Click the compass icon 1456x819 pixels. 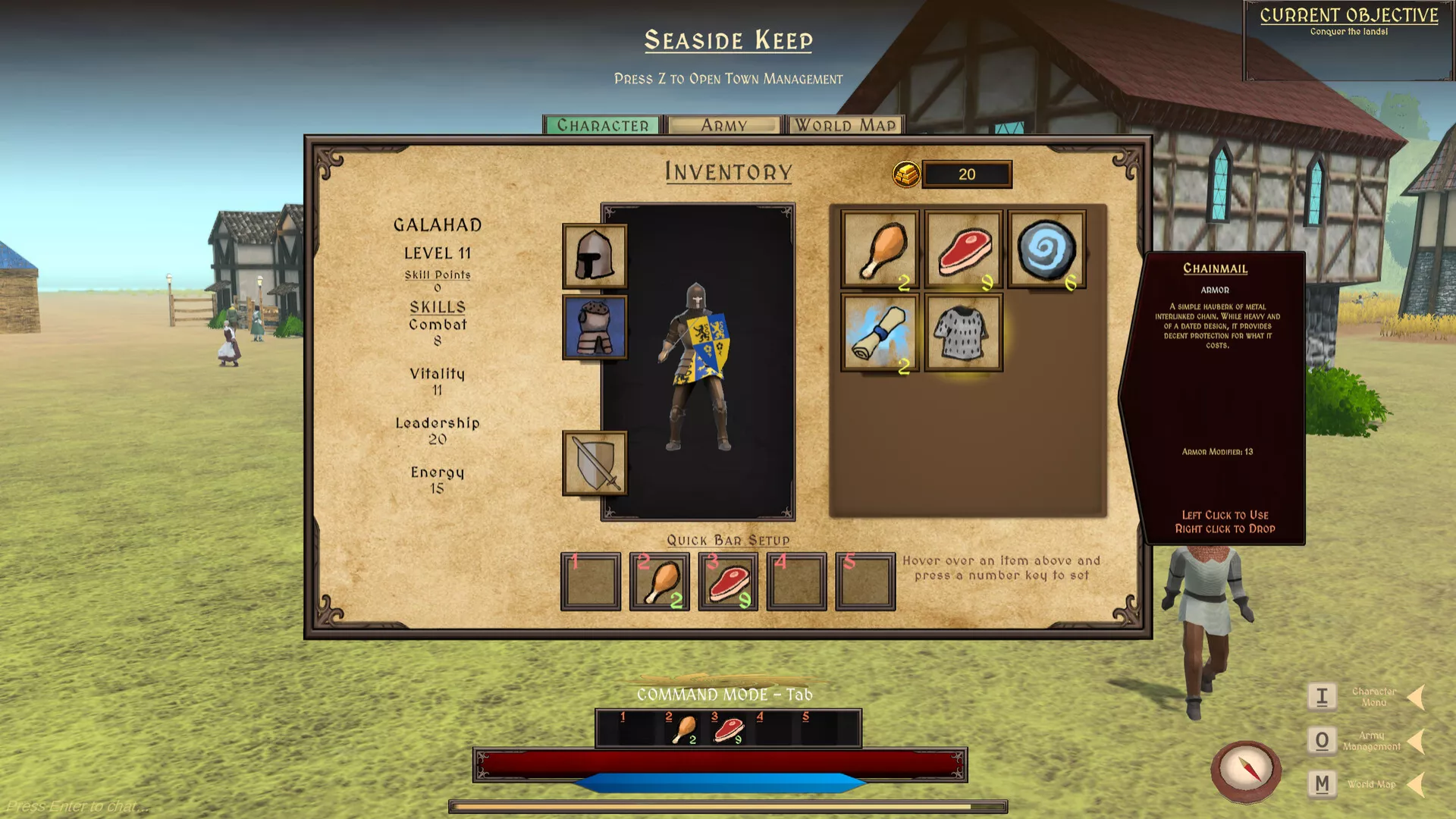click(x=1245, y=769)
